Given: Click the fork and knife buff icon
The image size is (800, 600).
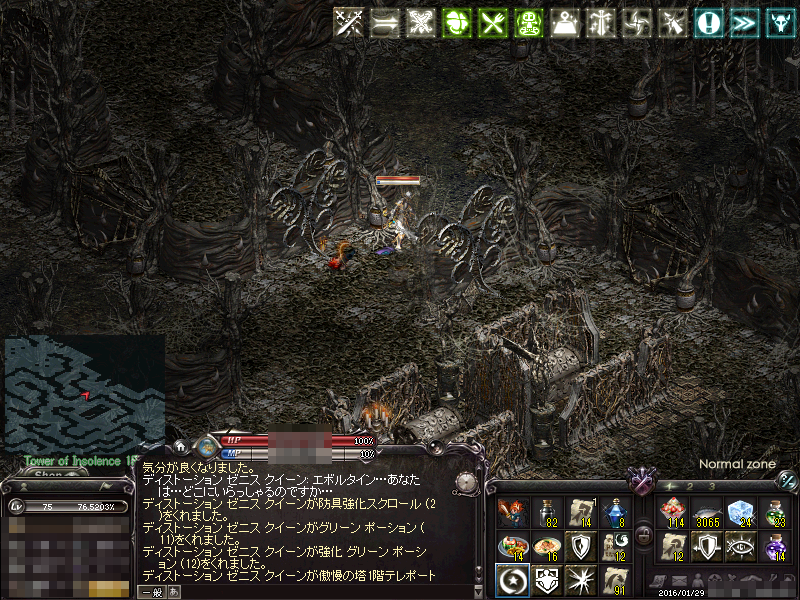Looking at the screenshot, I should coord(491,23).
